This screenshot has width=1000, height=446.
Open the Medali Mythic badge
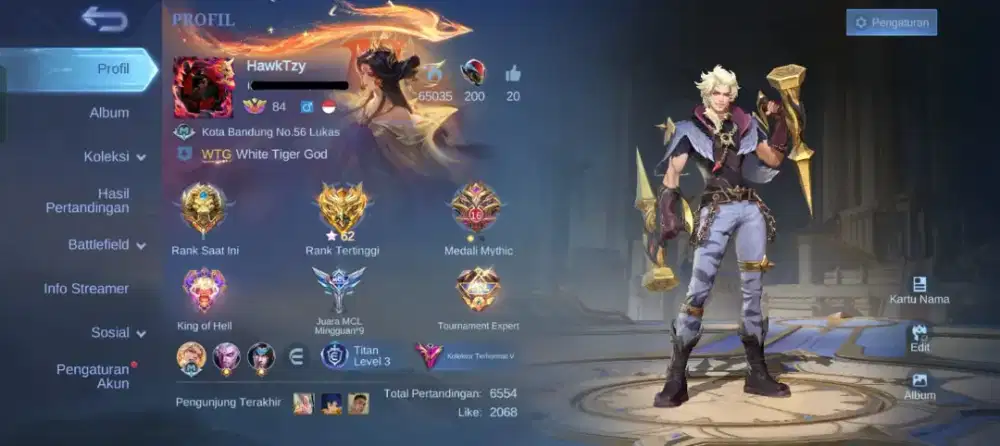(x=476, y=208)
